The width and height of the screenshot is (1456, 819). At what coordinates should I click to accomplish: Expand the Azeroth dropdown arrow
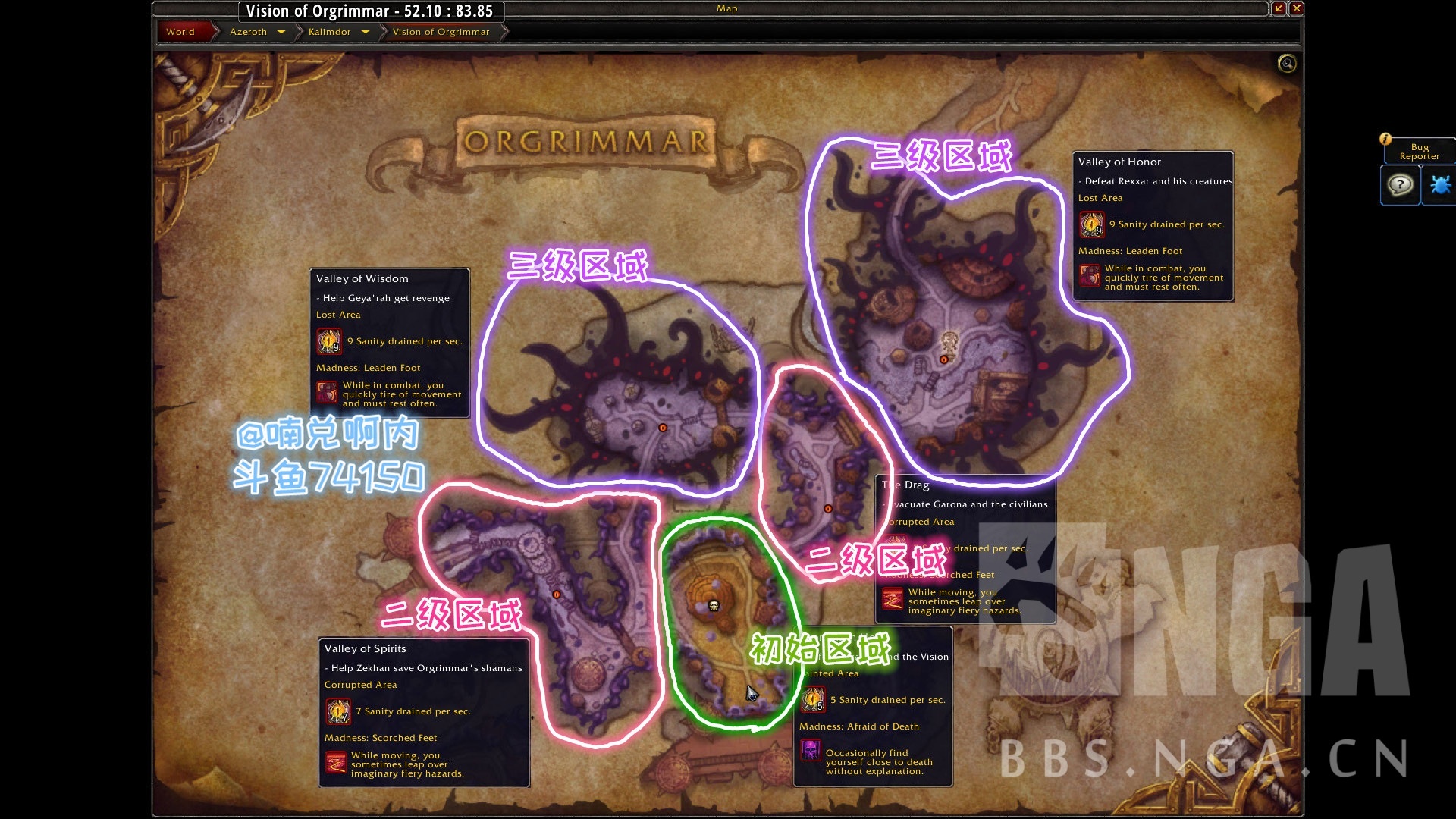[281, 33]
